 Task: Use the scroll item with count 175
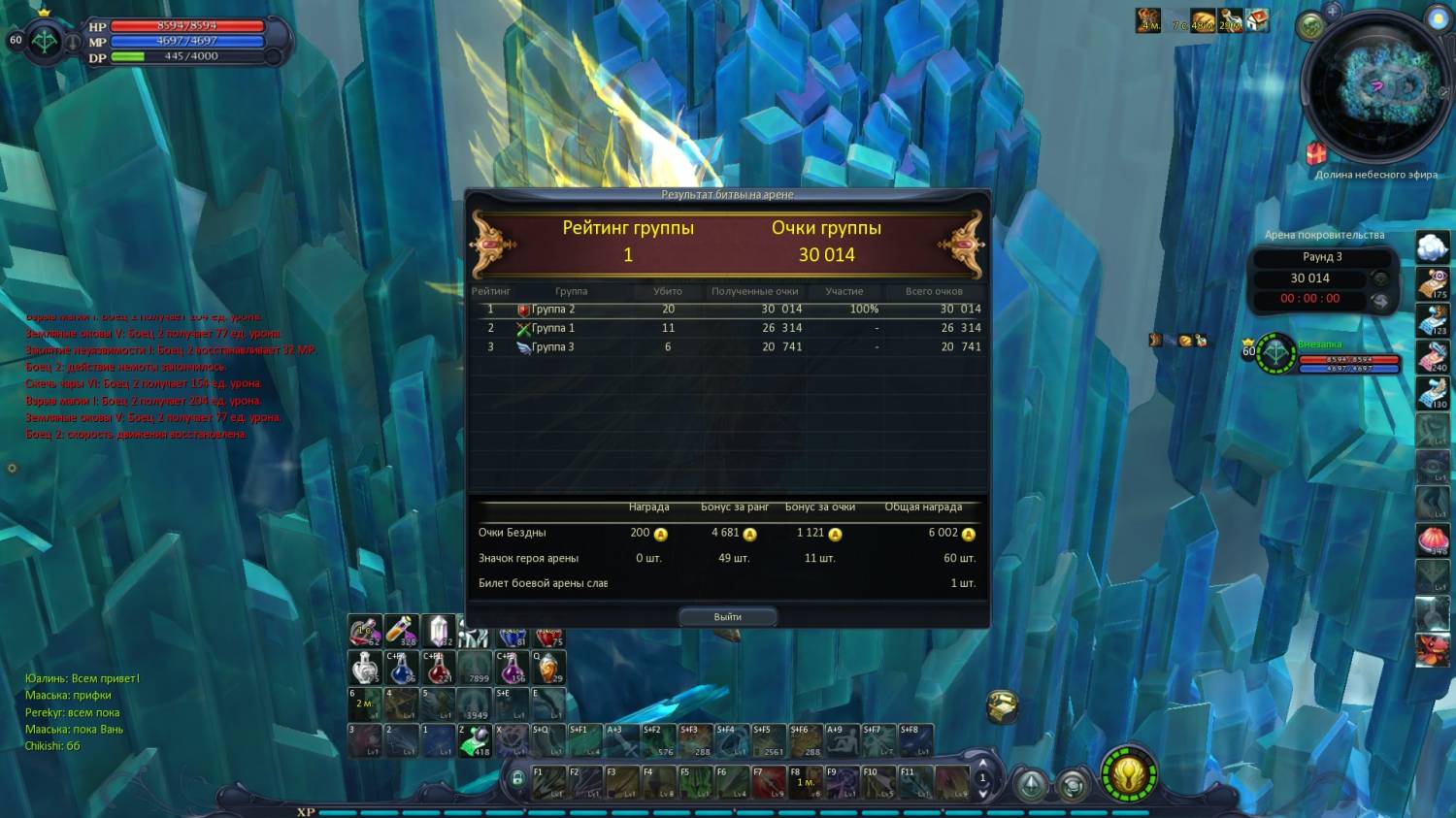[x=1432, y=283]
